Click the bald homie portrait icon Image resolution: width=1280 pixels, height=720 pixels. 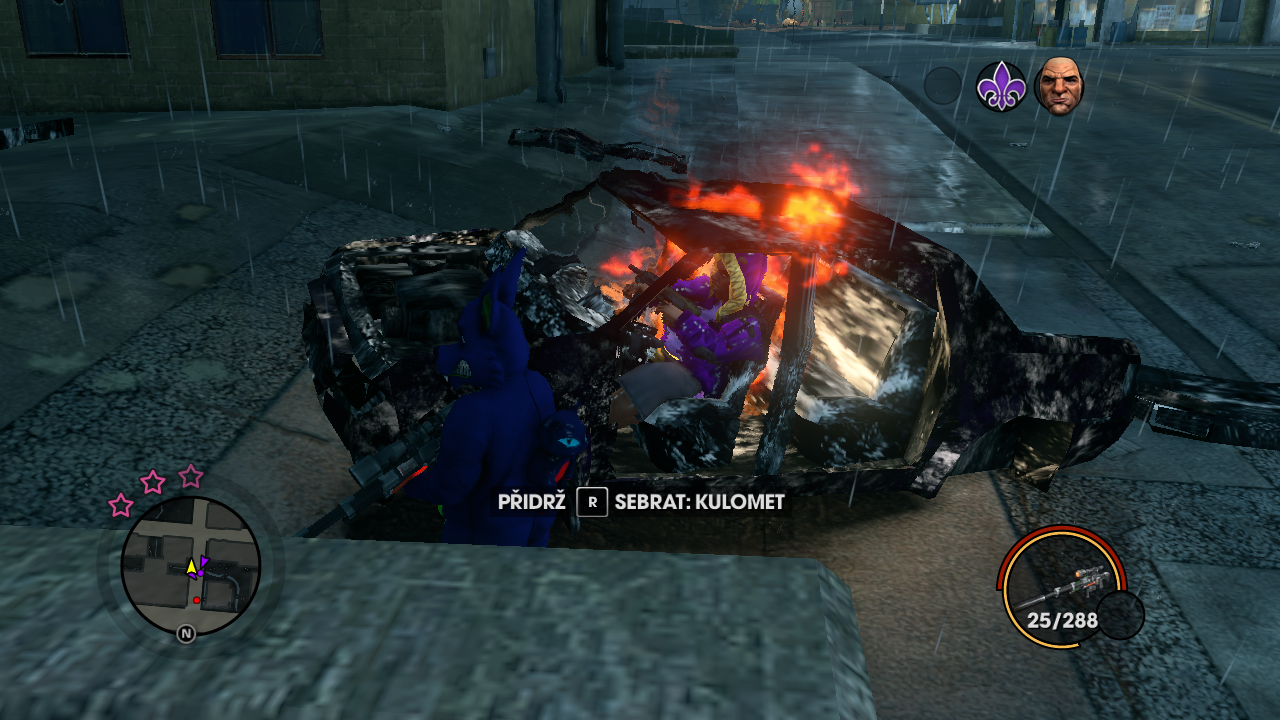(x=1058, y=86)
